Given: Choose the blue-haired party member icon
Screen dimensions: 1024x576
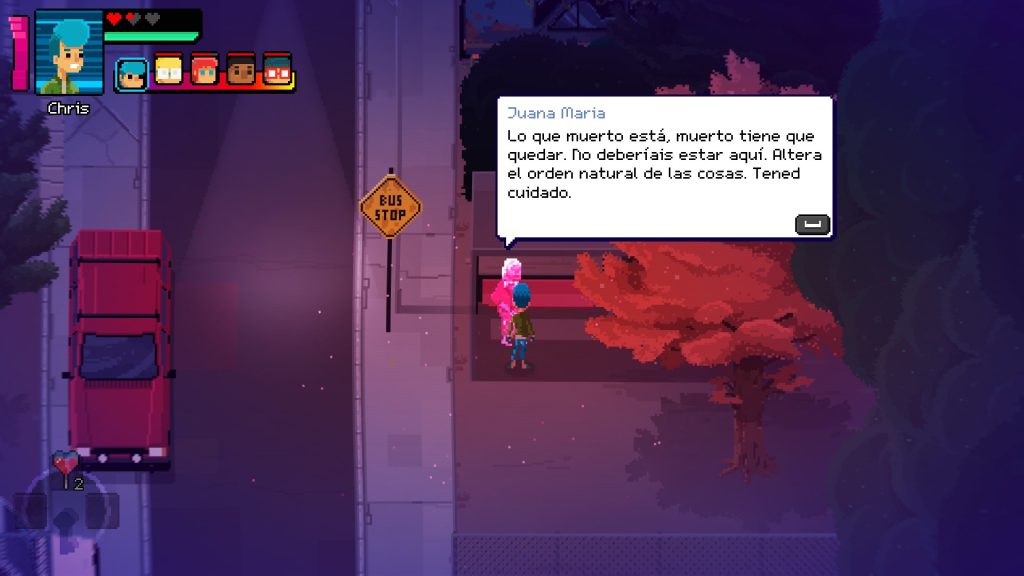Looking at the screenshot, I should [131, 74].
